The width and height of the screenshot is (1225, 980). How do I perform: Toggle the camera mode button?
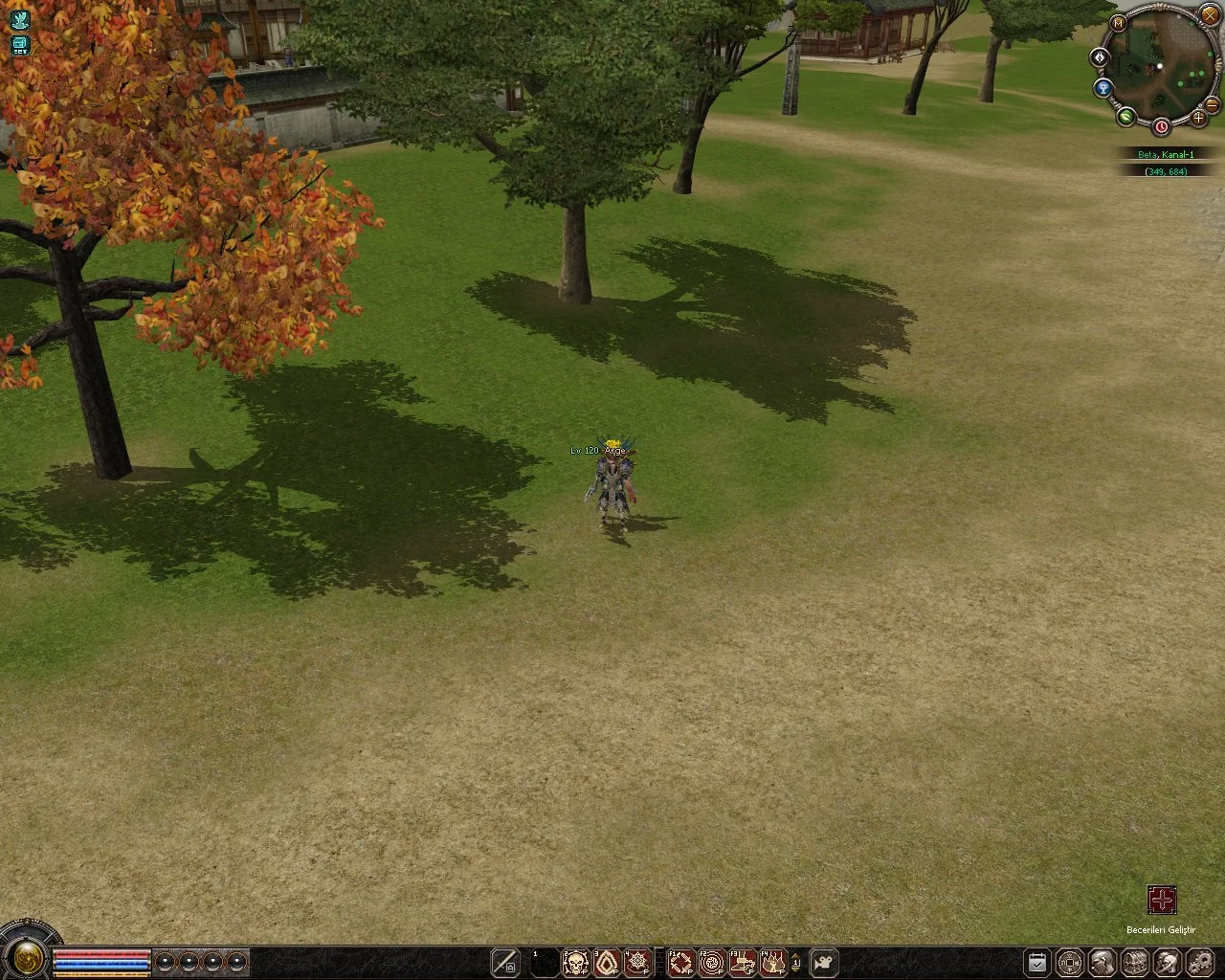824,962
